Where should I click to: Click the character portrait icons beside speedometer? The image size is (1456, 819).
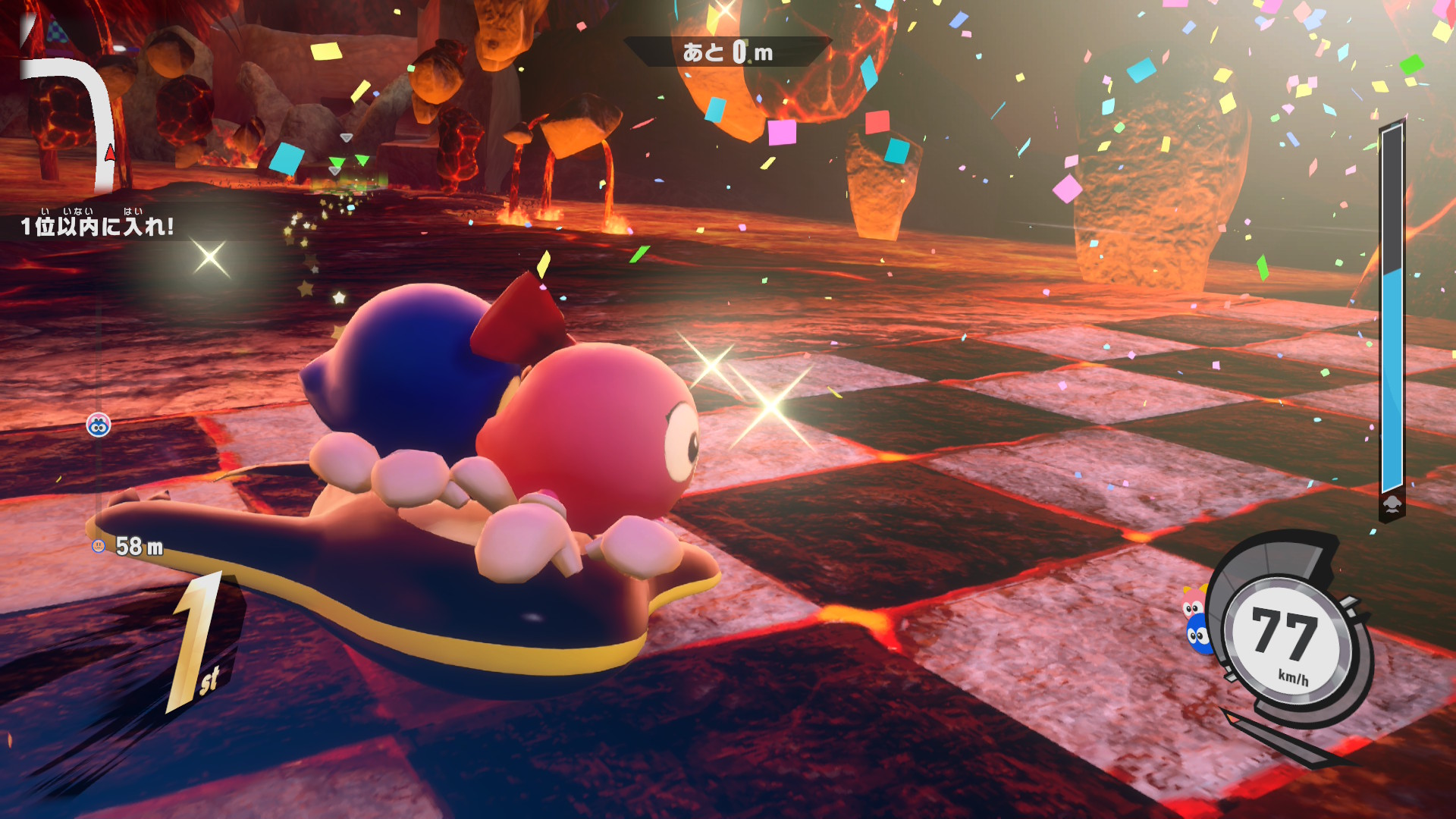1195,622
